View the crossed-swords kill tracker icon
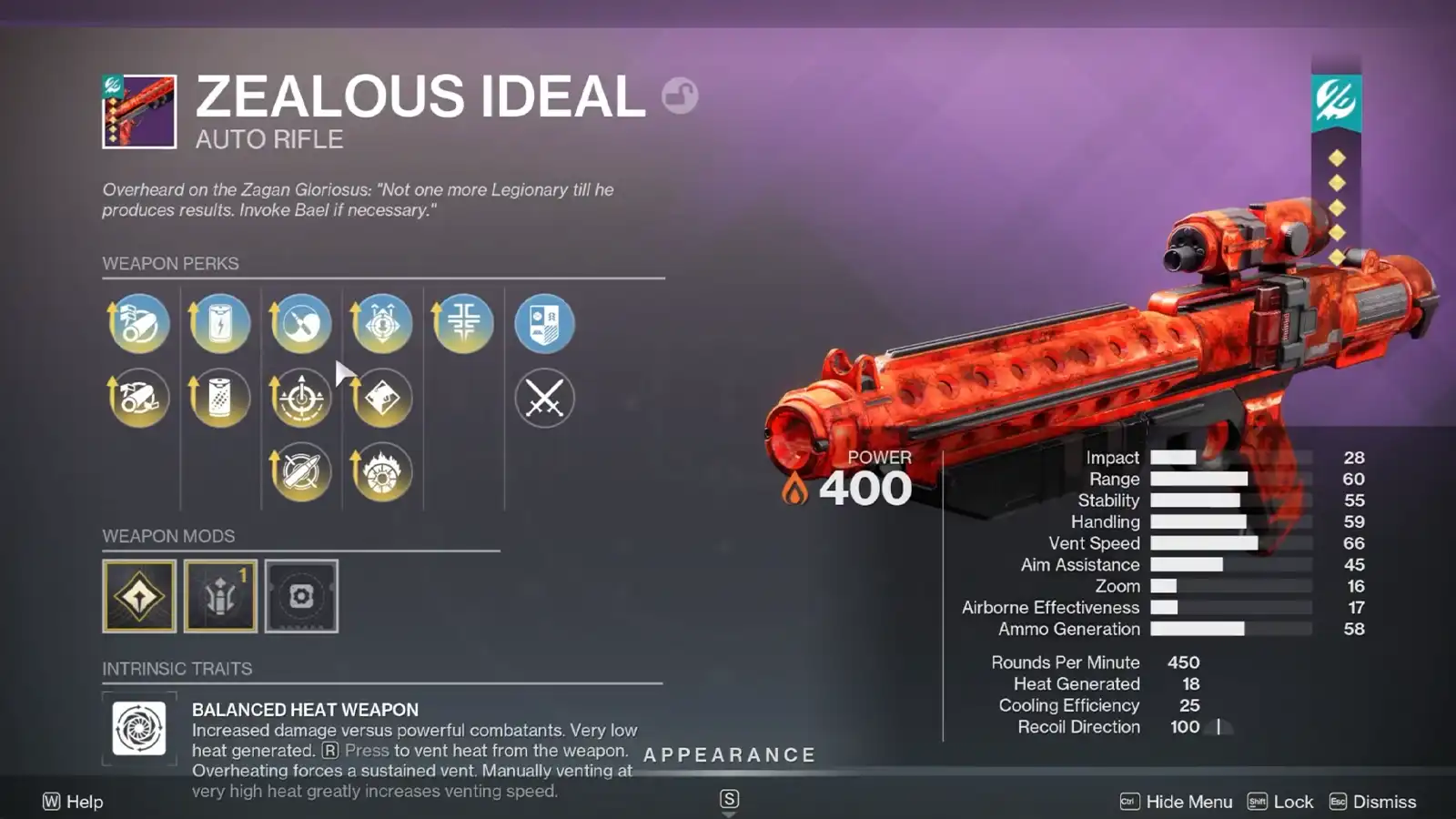The height and width of the screenshot is (819, 1456). coord(544,398)
